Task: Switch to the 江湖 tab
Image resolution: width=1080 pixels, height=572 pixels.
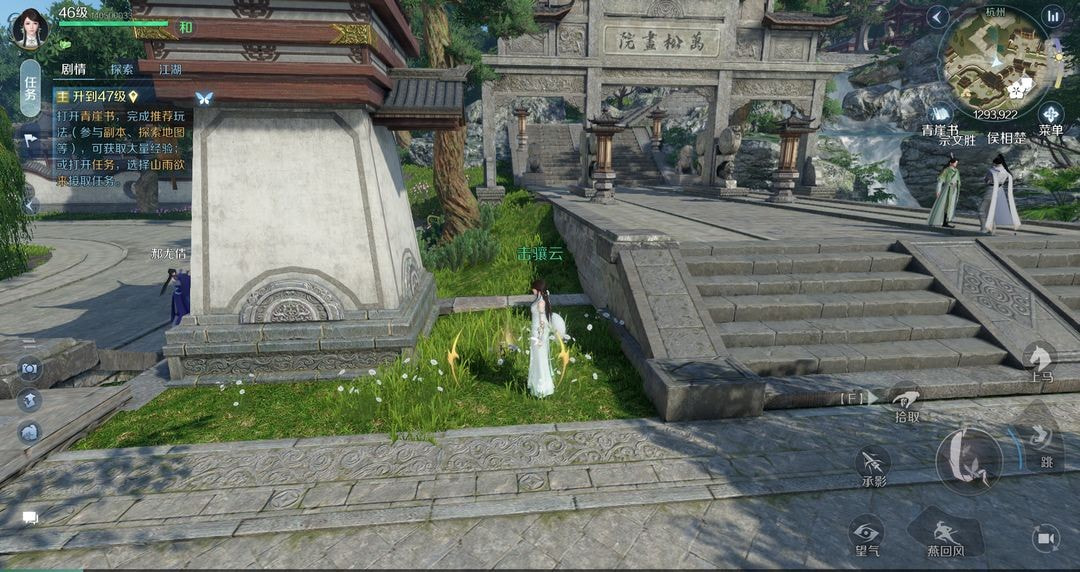Action: pyautogui.click(x=169, y=70)
